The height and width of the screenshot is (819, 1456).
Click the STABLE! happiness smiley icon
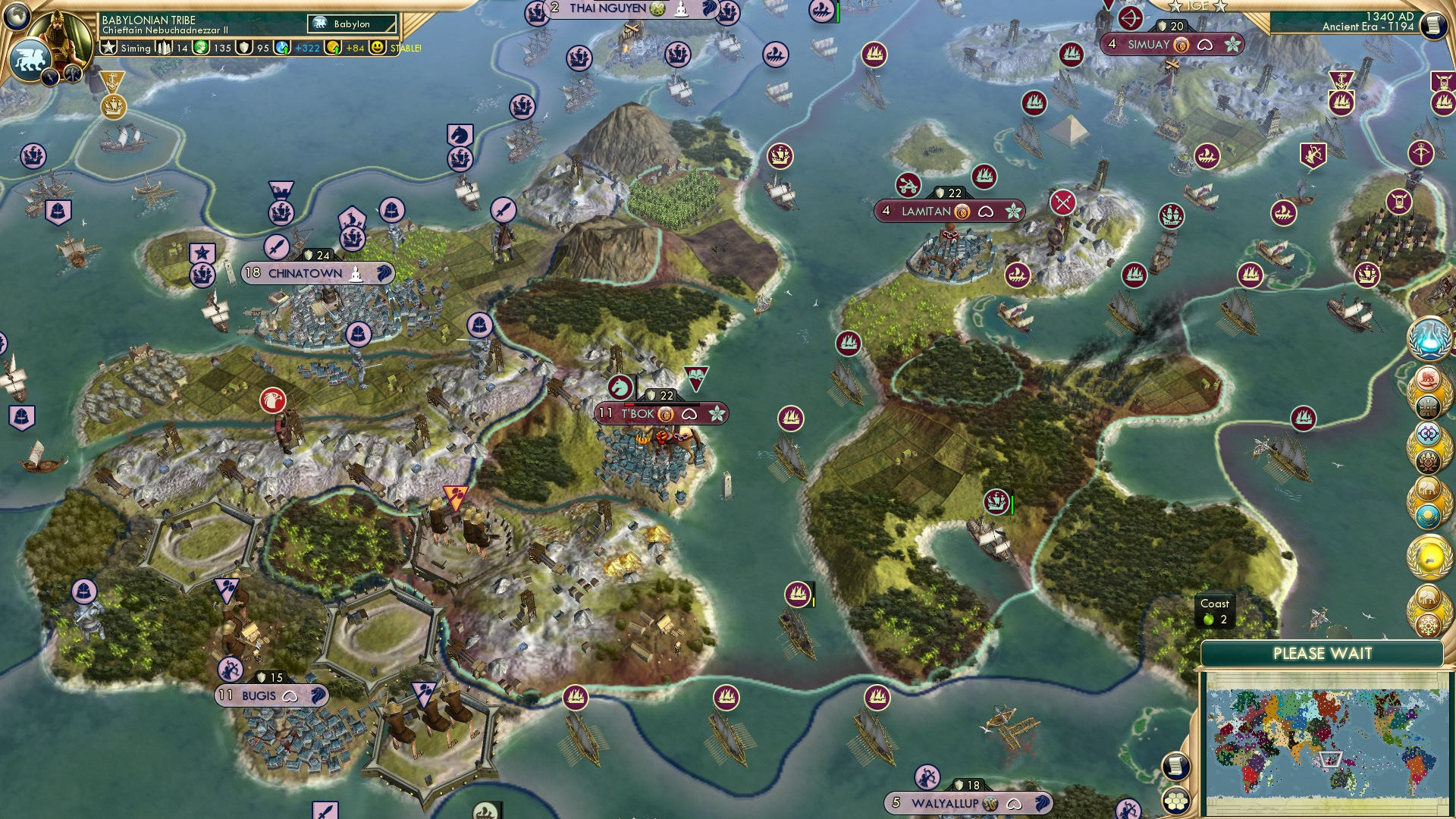(378, 48)
